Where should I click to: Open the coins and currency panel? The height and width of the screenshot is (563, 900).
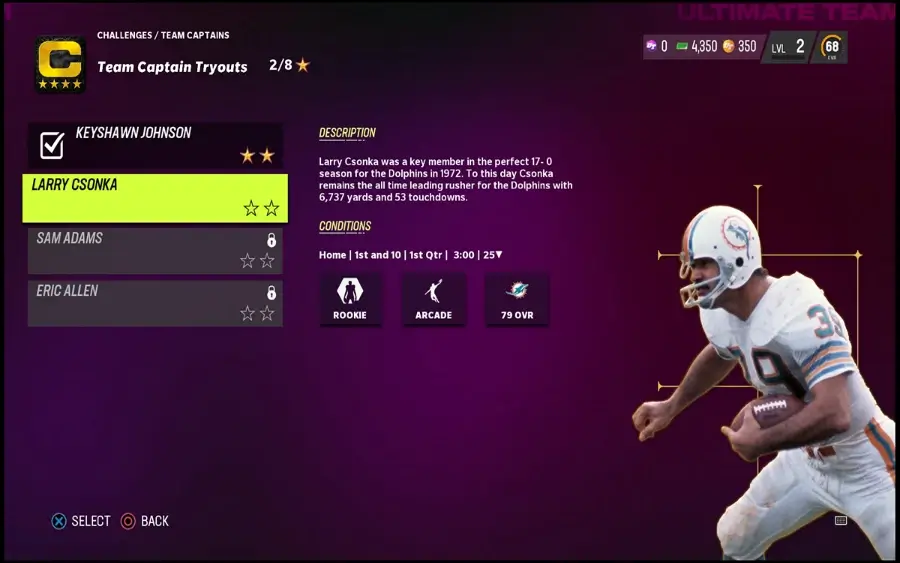tap(702, 46)
